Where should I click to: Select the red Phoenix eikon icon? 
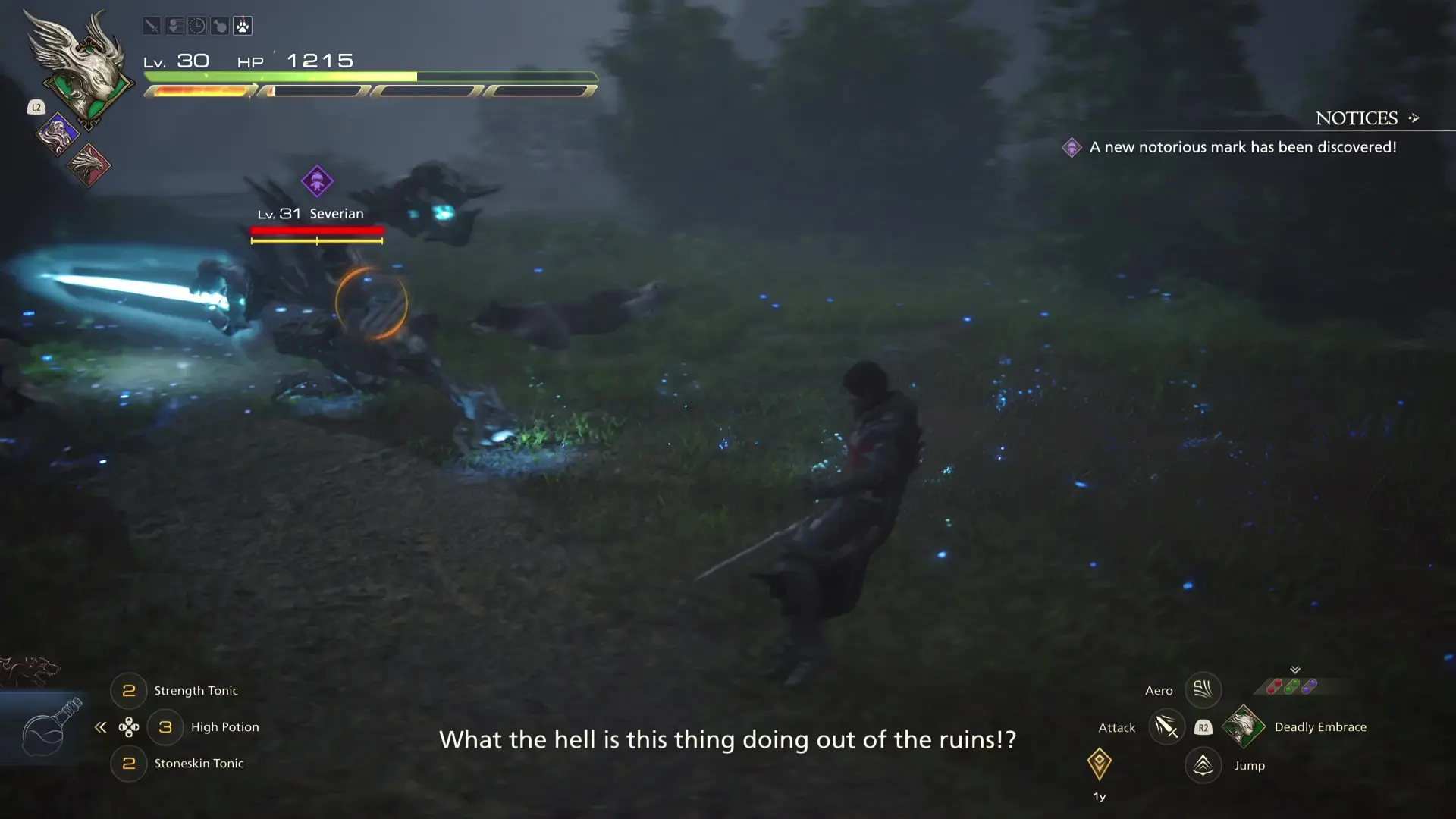pyautogui.click(x=89, y=165)
